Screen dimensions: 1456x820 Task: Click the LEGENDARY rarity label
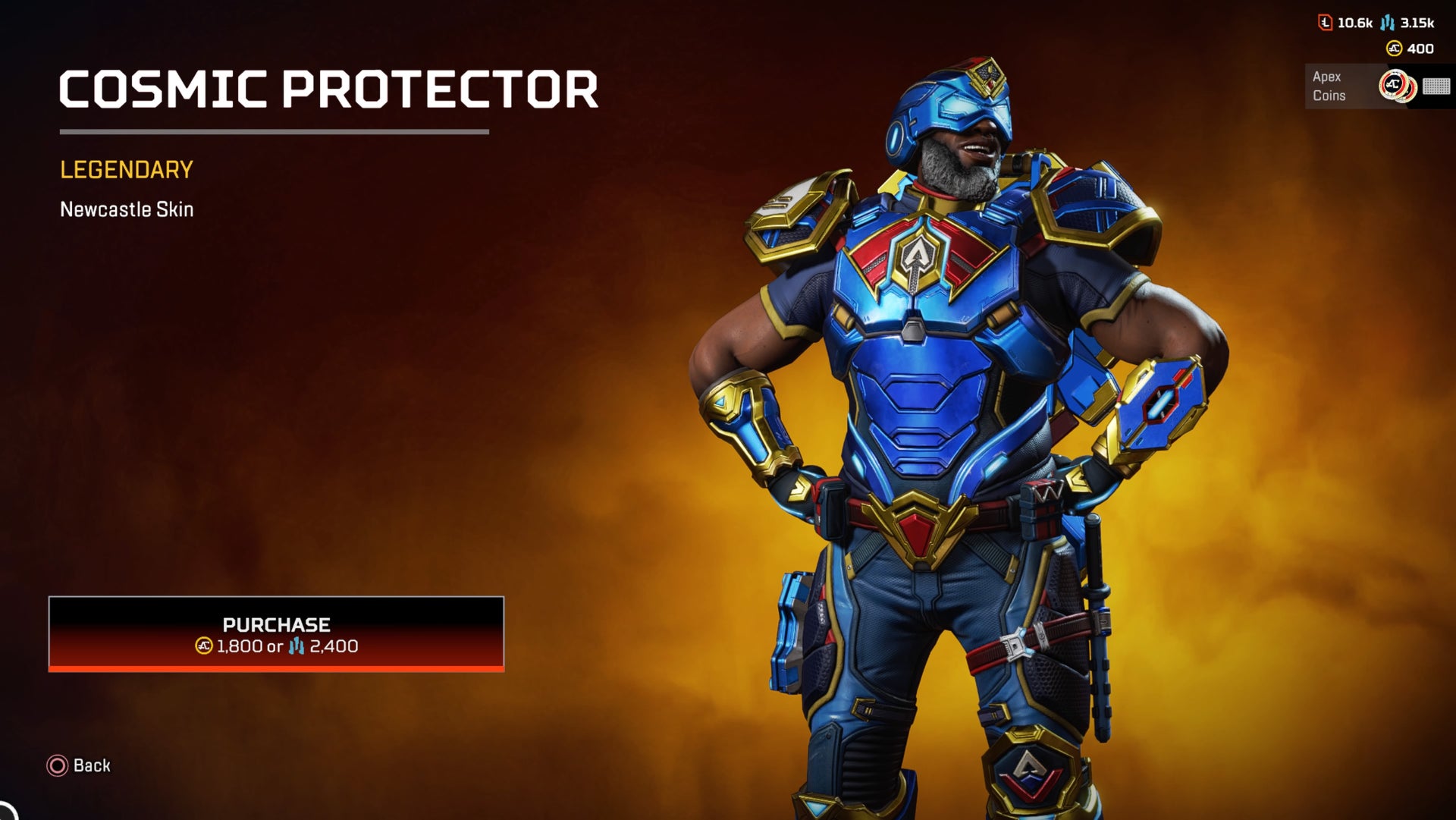(126, 170)
